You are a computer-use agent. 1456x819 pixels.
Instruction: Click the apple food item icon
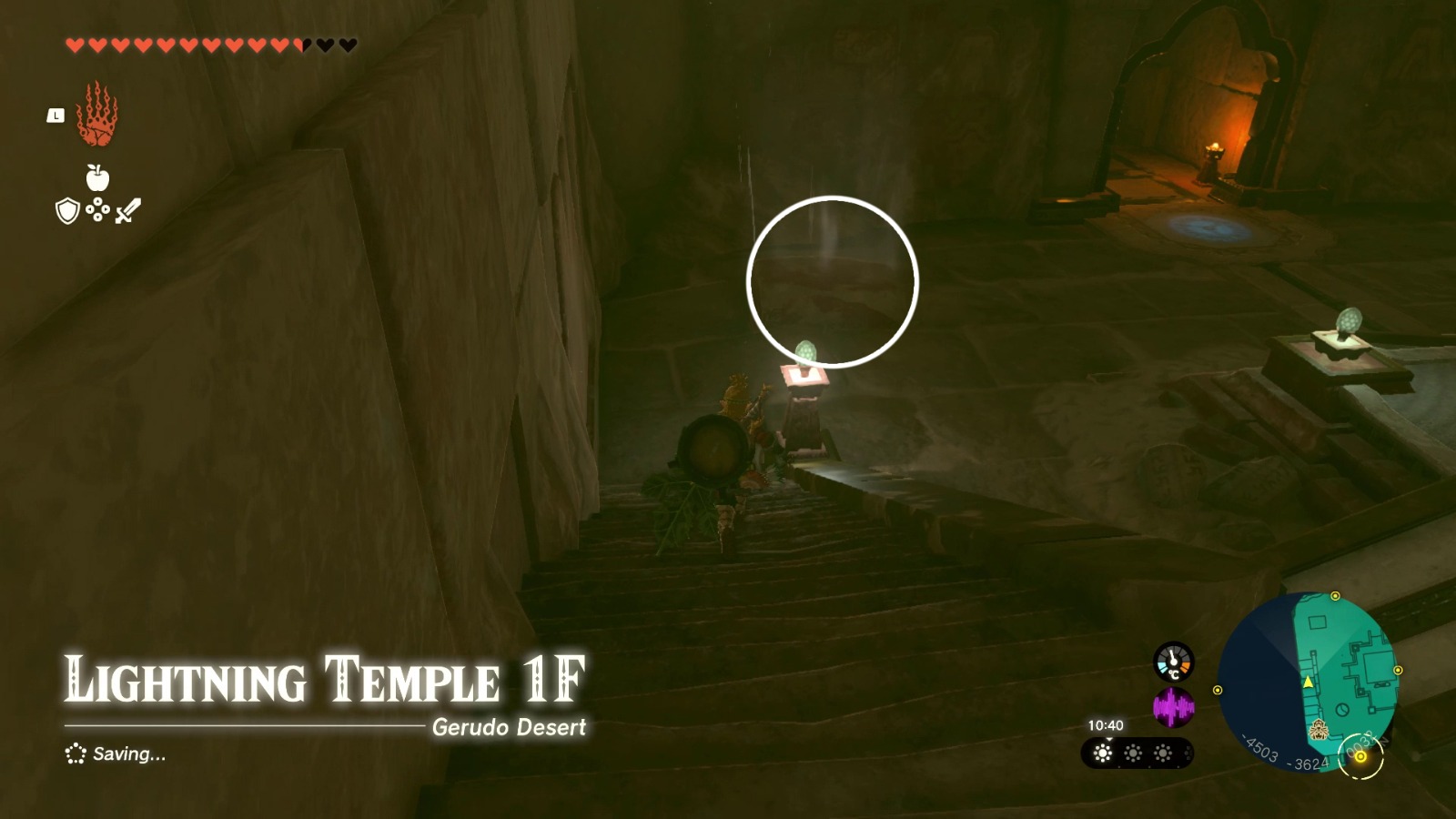pyautogui.click(x=97, y=176)
